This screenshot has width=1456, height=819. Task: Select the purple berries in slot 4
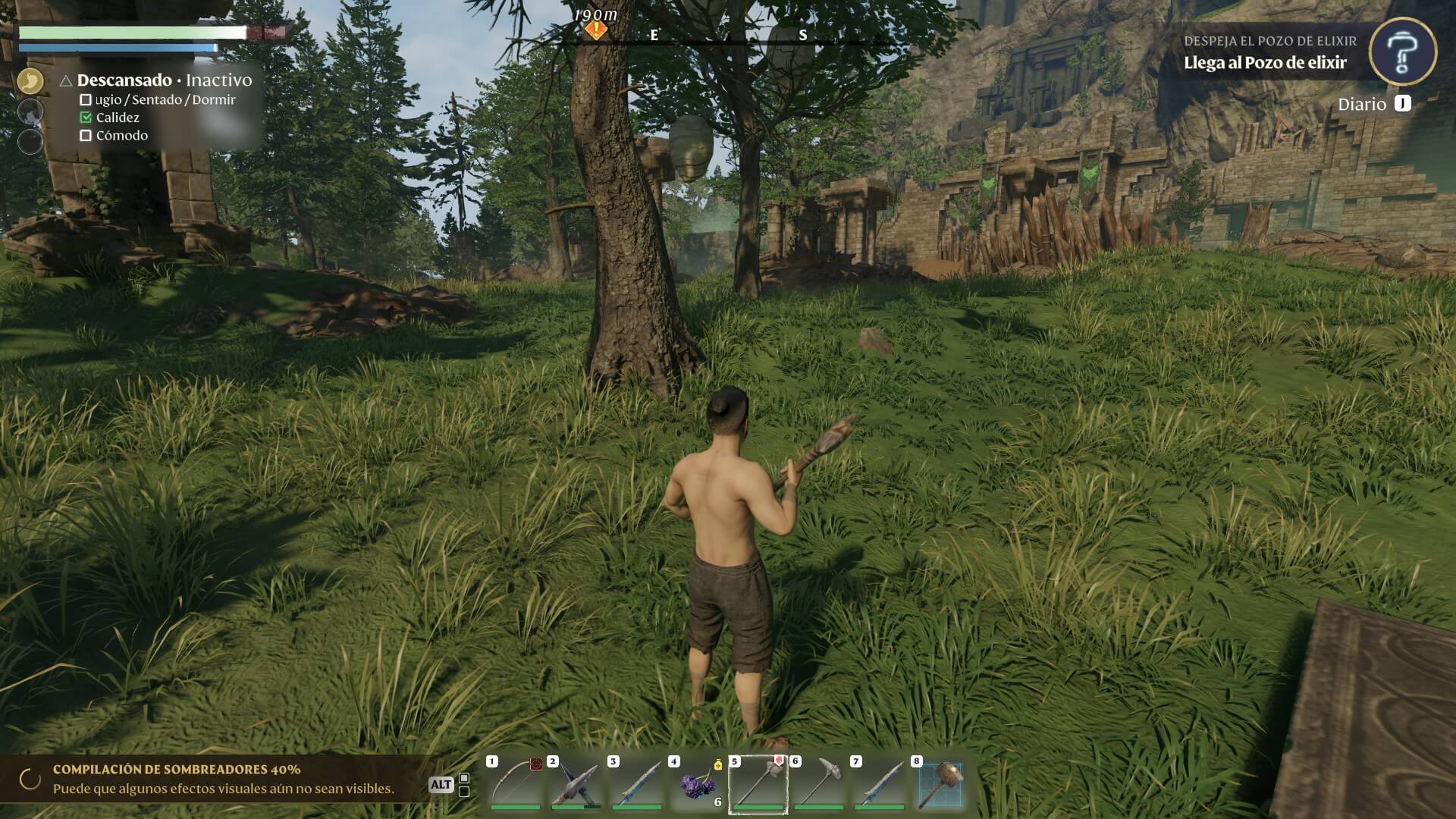(x=697, y=785)
